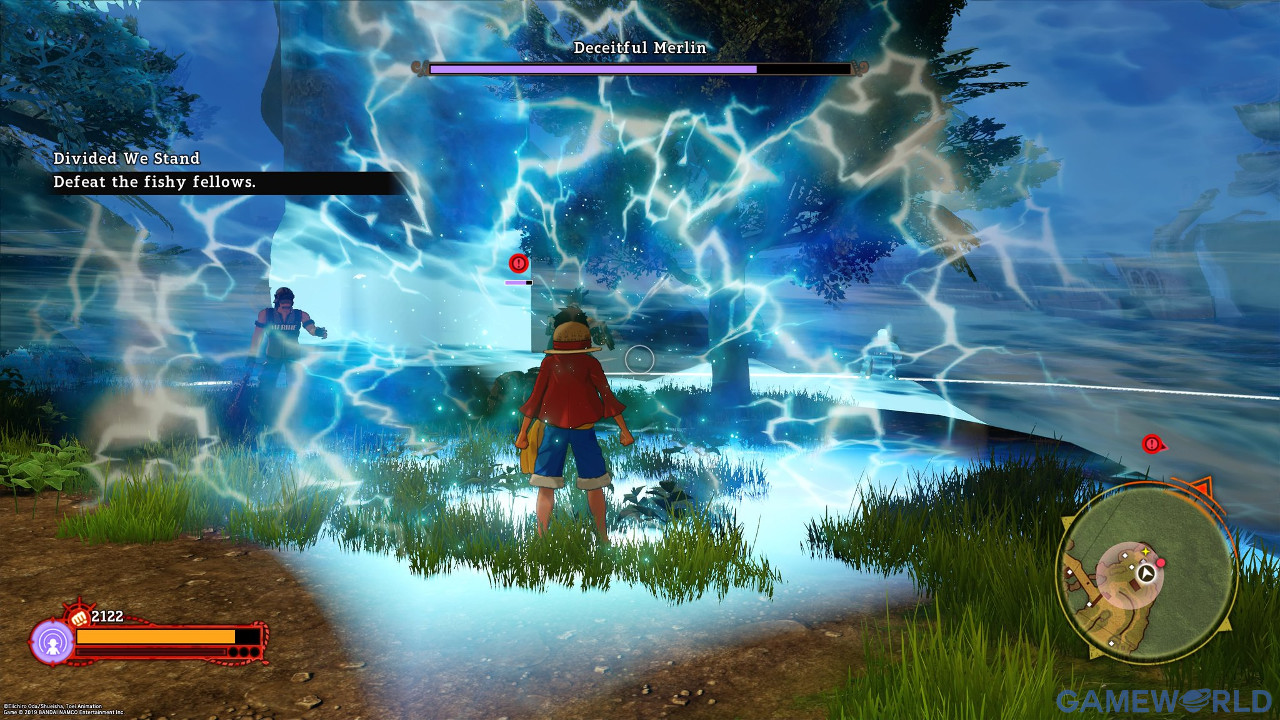Click the red offscreen enemy indicator near minimap
The width and height of the screenshot is (1280, 720).
coord(1152,443)
